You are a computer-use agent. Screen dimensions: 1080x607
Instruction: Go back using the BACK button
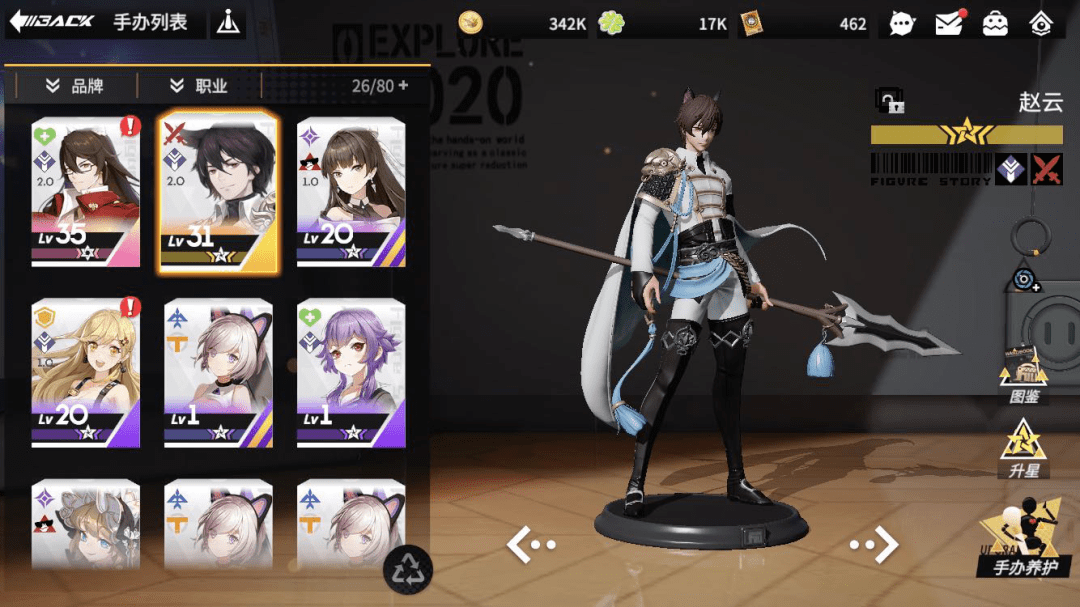52,21
